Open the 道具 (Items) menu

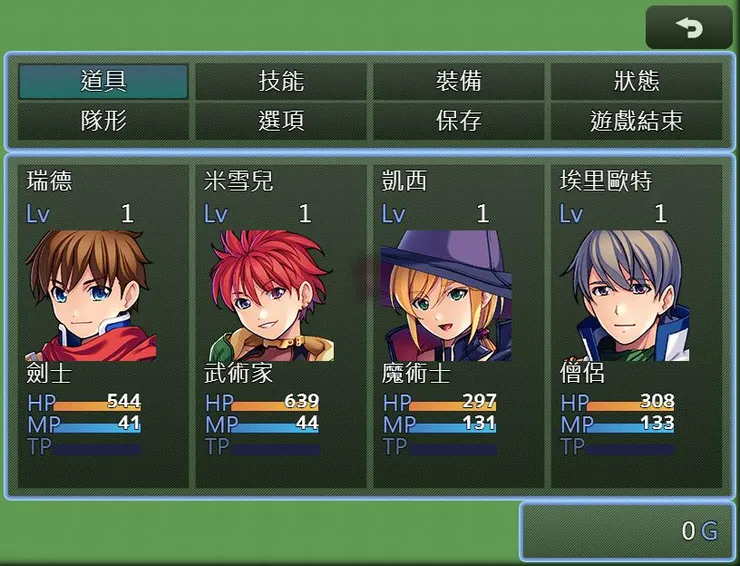pos(103,82)
